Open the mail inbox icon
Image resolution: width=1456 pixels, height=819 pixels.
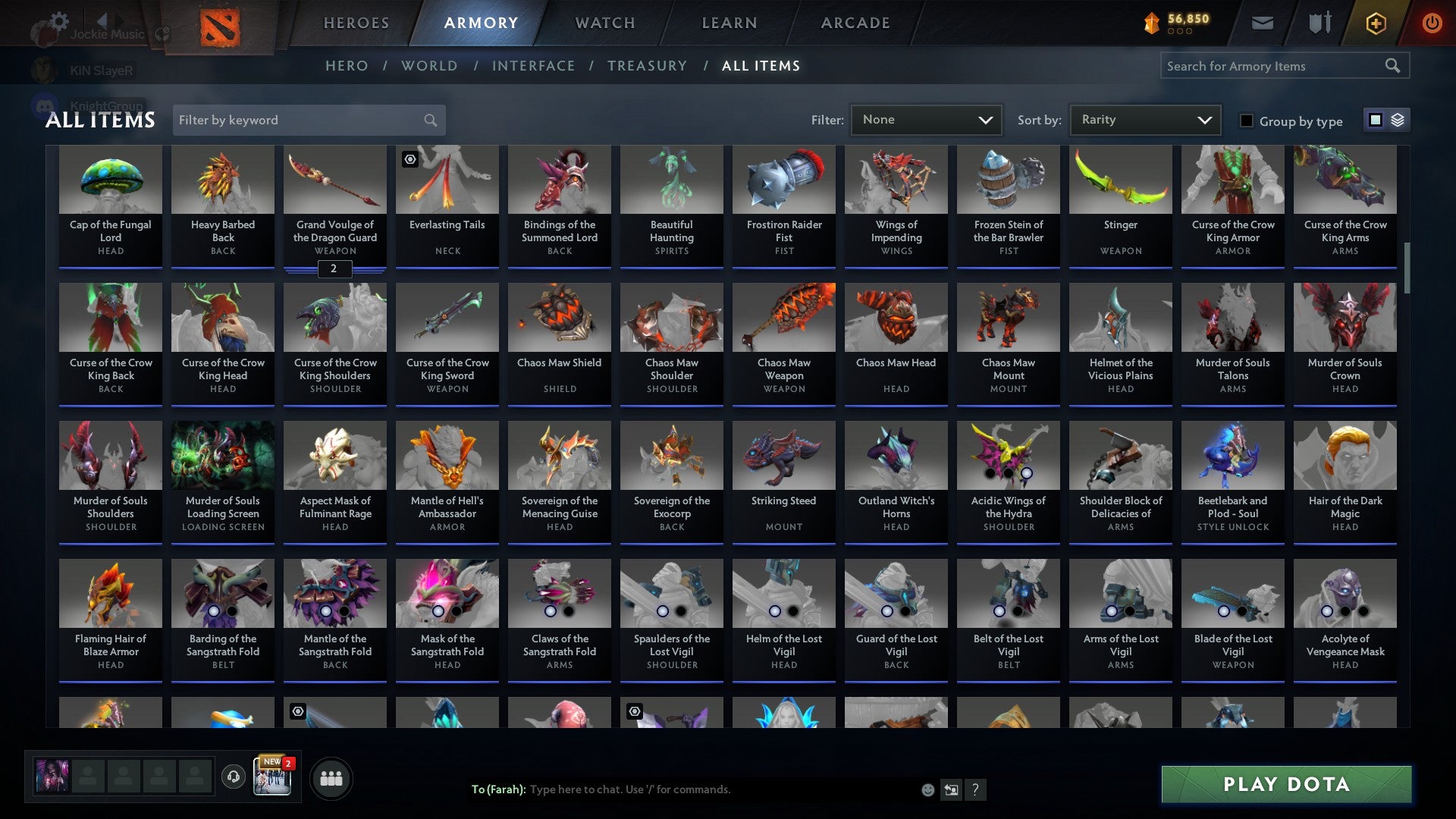pos(1263,23)
